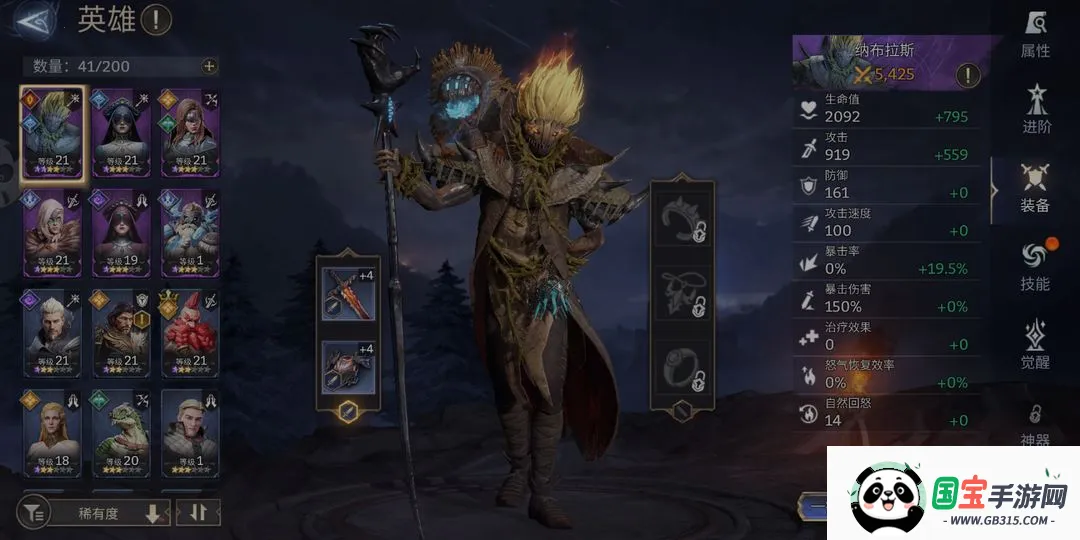Select the blue-skinned yellow-haired hero card
1080x540 pixels.
[x=53, y=132]
